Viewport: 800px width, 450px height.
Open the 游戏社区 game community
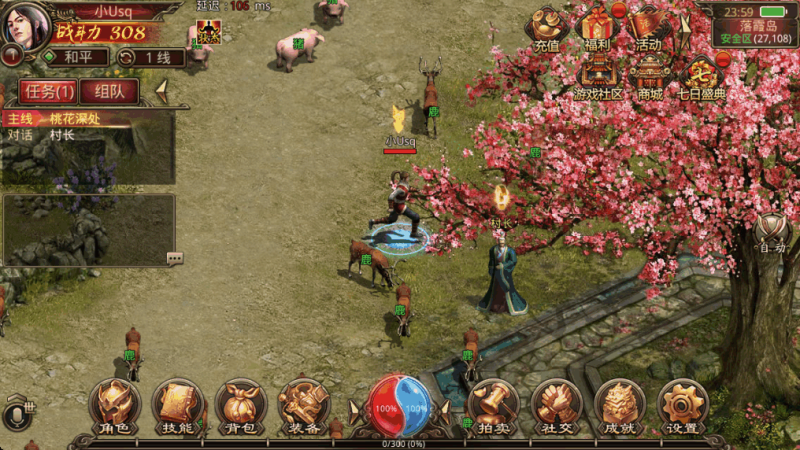click(x=598, y=75)
